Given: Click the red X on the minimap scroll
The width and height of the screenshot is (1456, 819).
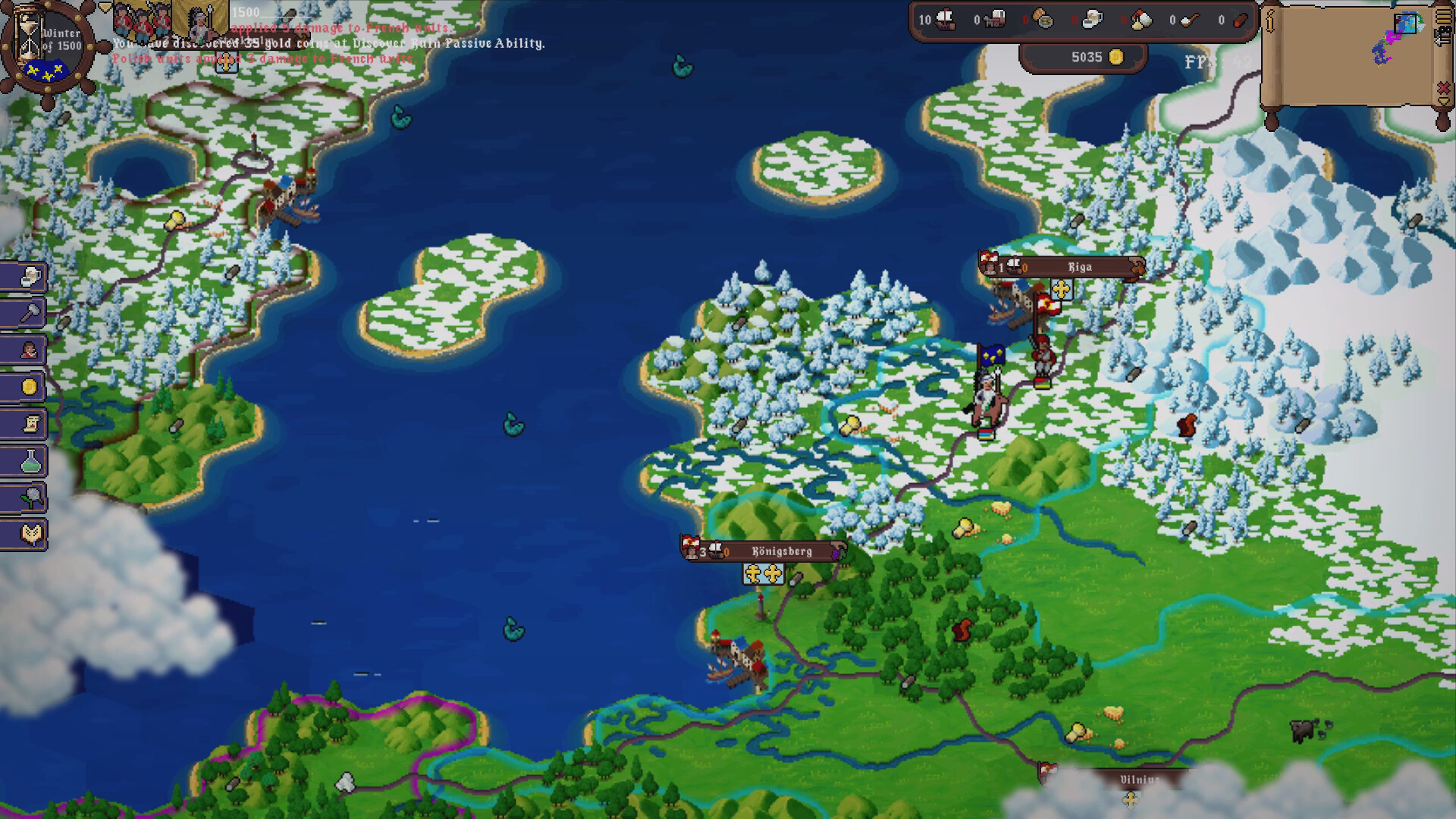Looking at the screenshot, I should 1444,89.
